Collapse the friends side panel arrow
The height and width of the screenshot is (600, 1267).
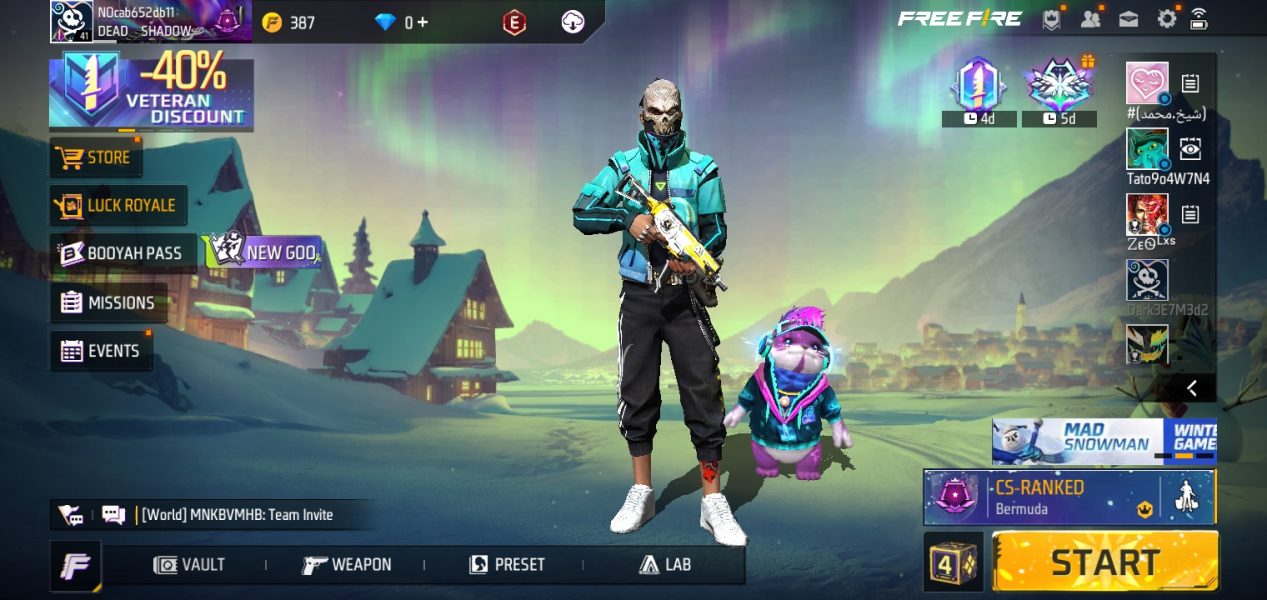tap(1191, 387)
